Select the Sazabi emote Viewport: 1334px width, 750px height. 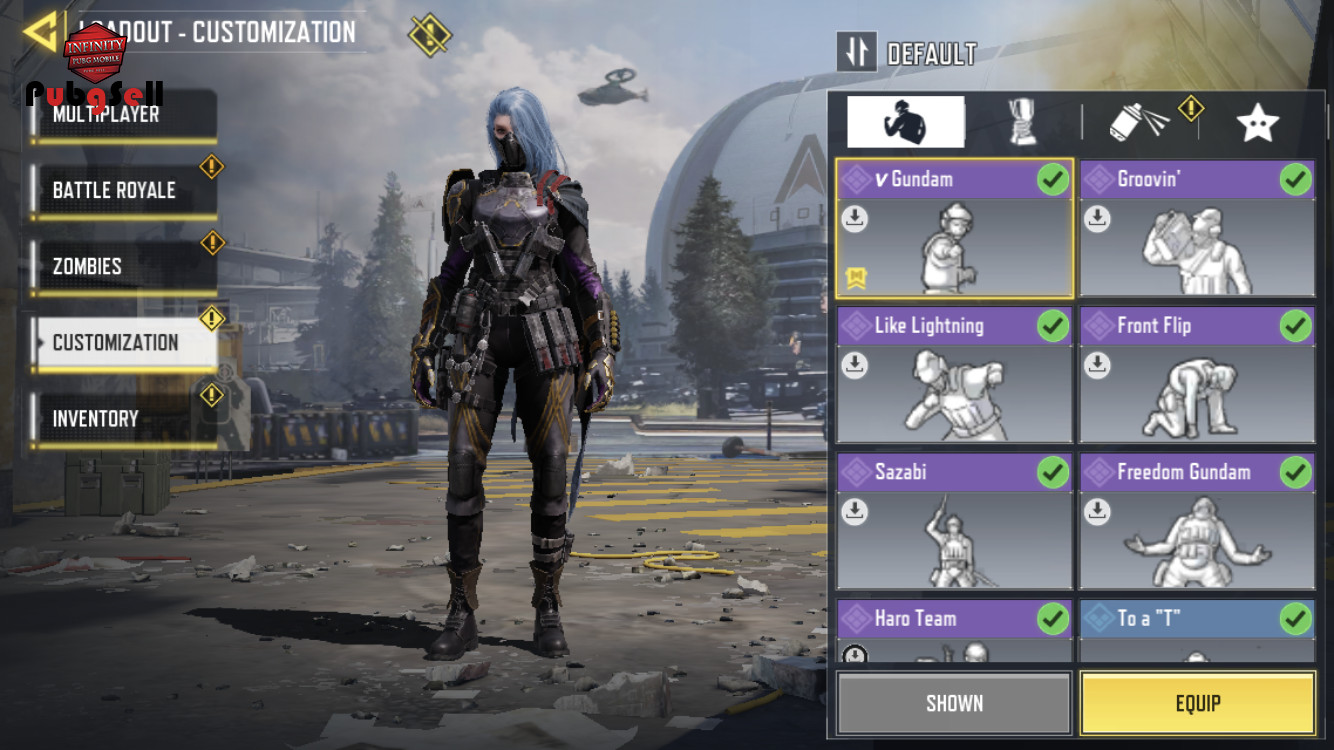(x=954, y=521)
